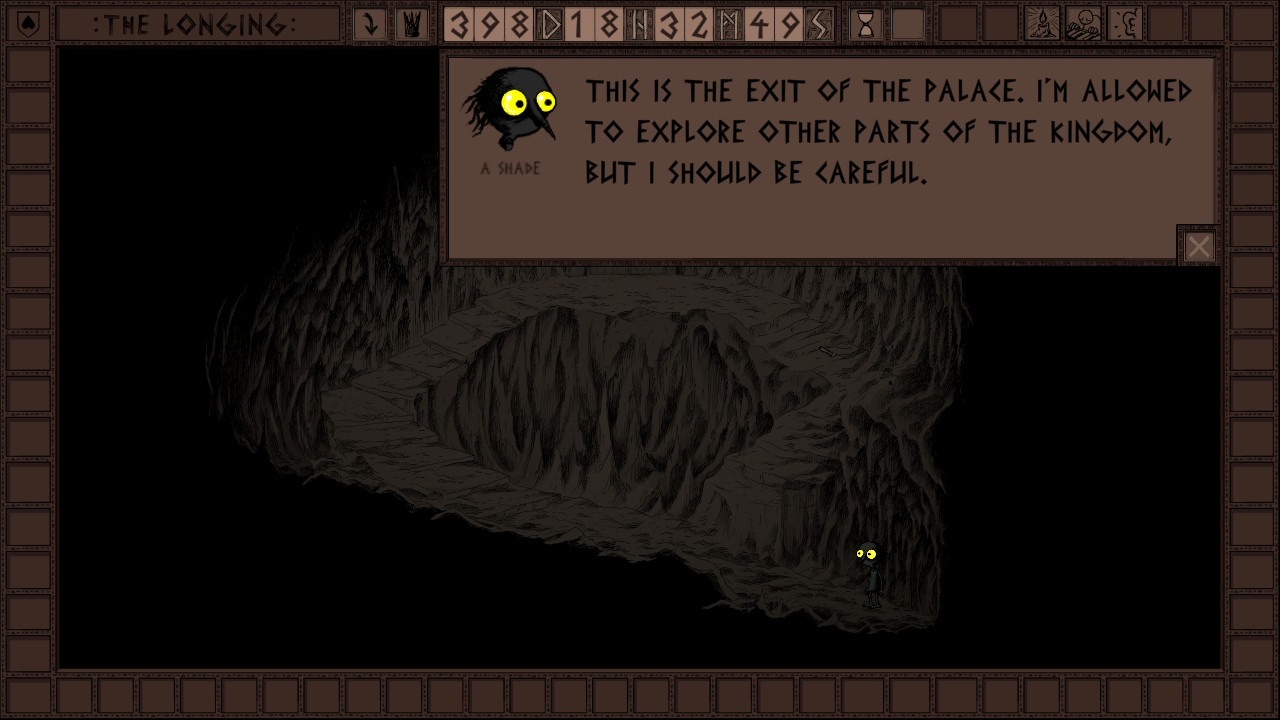Select the king's crown icon
The image size is (1280, 720).
click(410, 24)
